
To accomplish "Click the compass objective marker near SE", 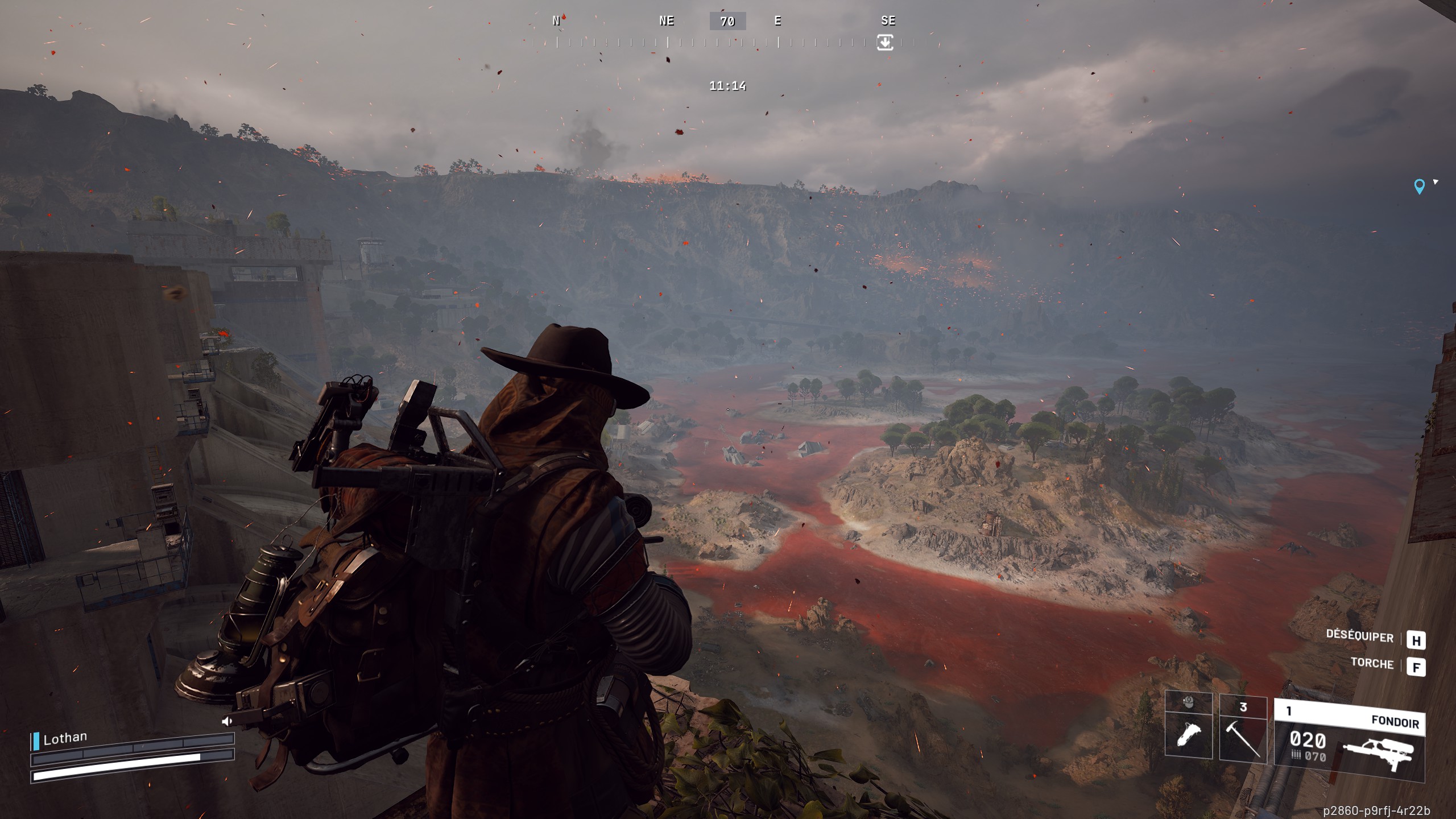I will coord(885,42).
